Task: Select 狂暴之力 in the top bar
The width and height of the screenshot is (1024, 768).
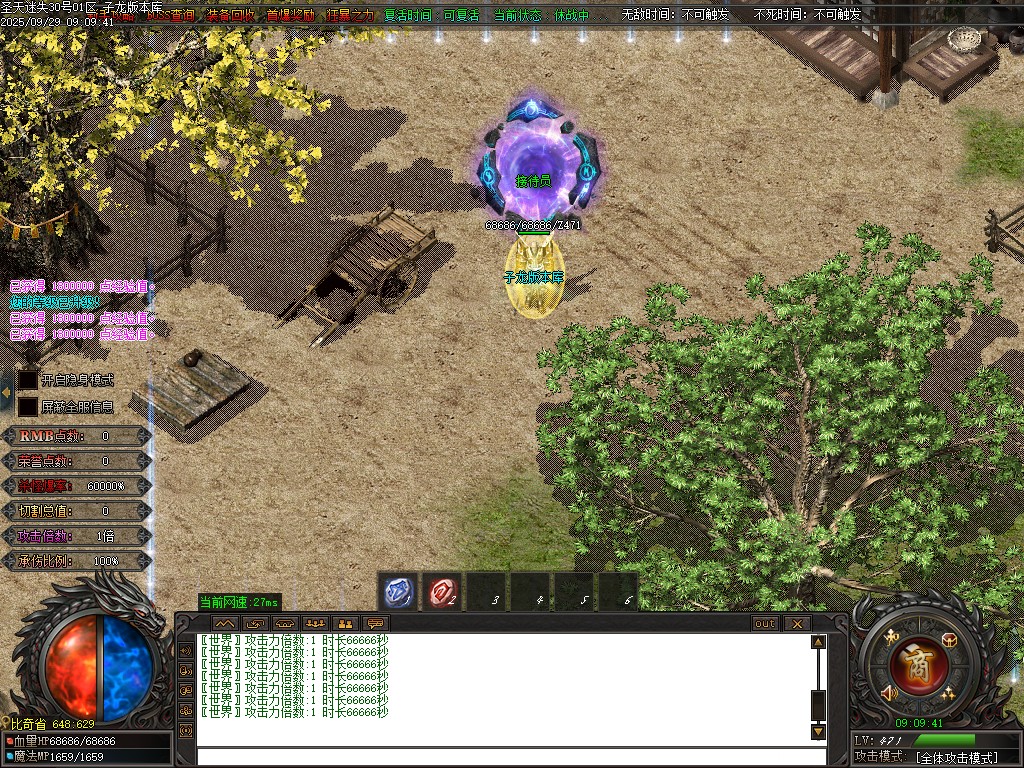Action: point(349,15)
